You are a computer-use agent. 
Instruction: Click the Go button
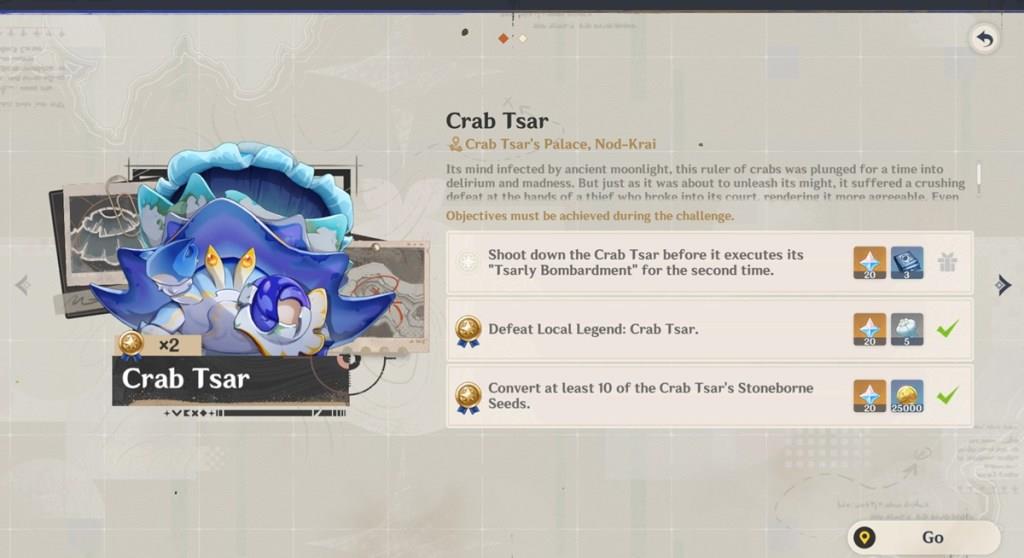[x=922, y=537]
